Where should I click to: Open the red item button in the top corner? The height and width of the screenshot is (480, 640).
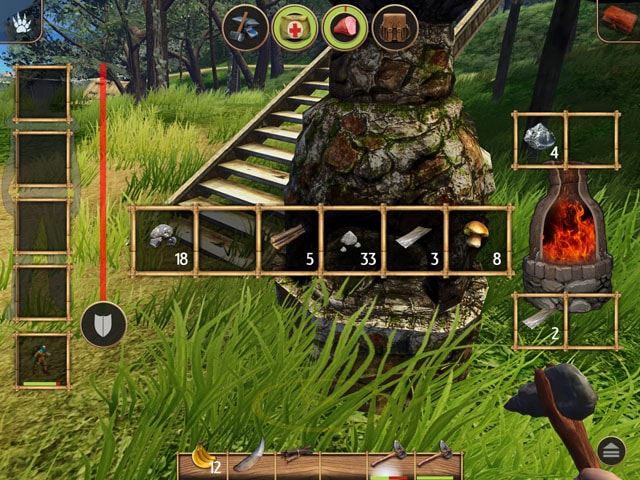(x=618, y=20)
